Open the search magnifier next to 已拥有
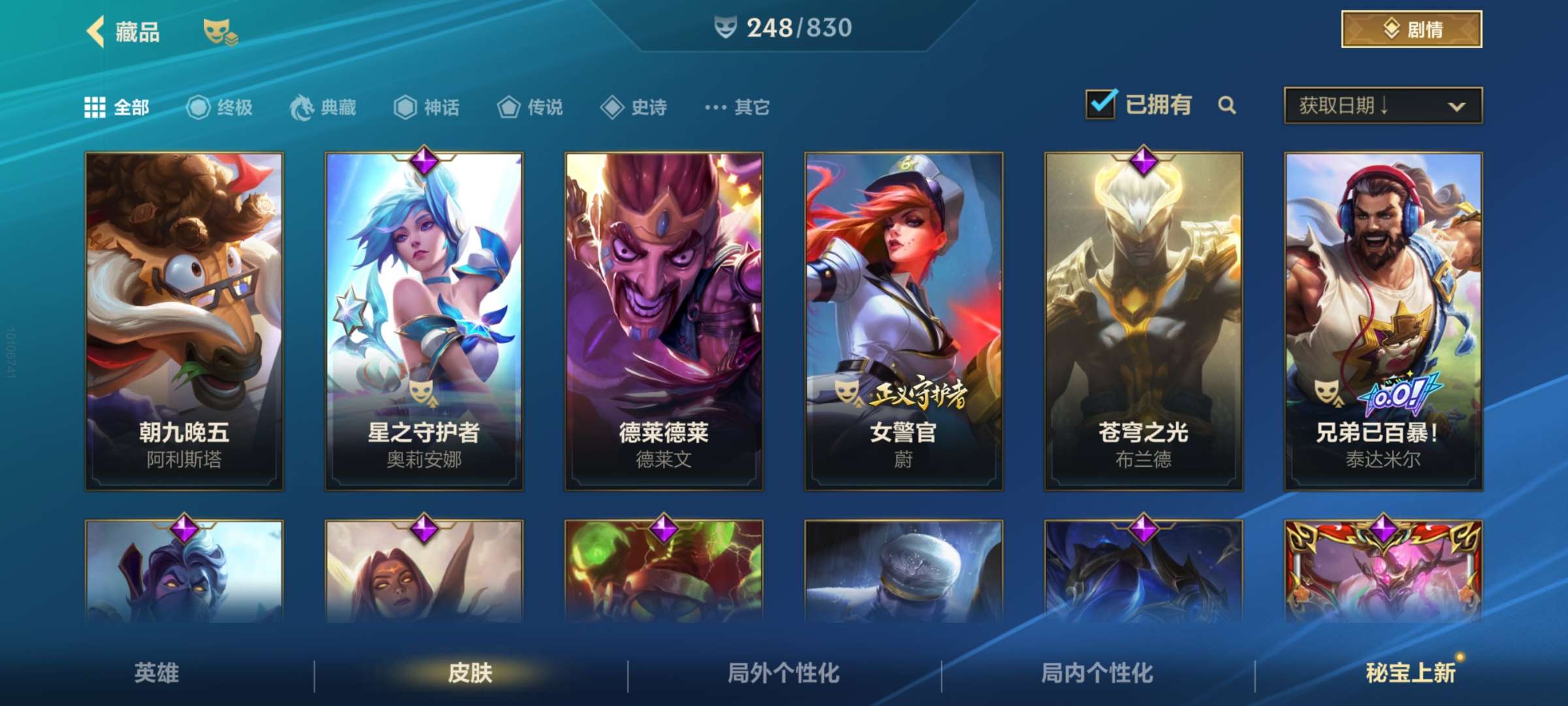 [1228, 105]
